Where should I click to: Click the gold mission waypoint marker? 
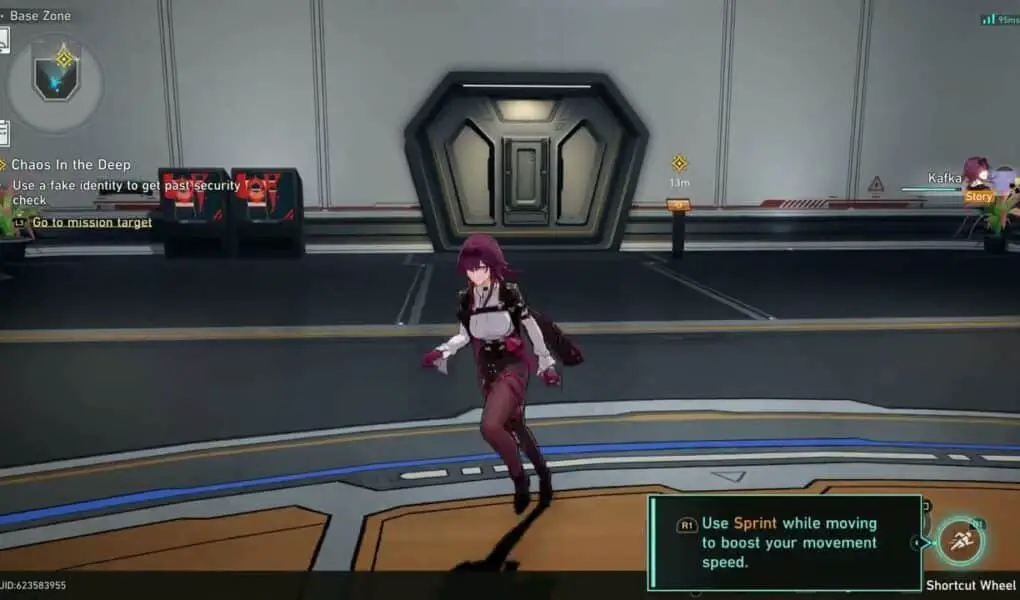(x=679, y=163)
